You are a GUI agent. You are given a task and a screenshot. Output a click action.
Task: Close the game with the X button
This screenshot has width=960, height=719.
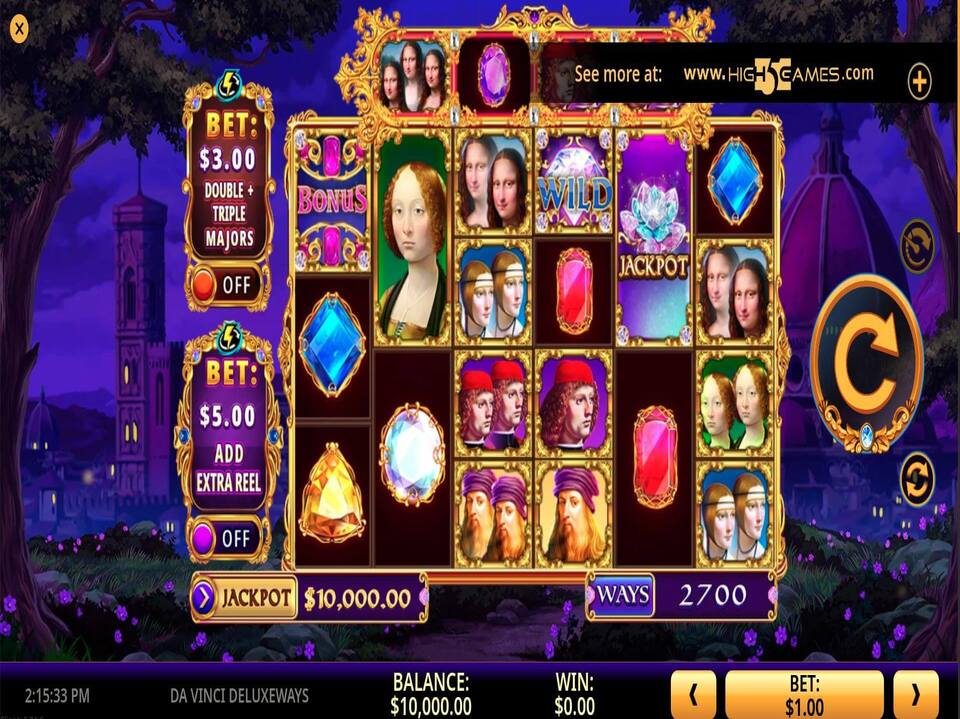click(x=19, y=29)
